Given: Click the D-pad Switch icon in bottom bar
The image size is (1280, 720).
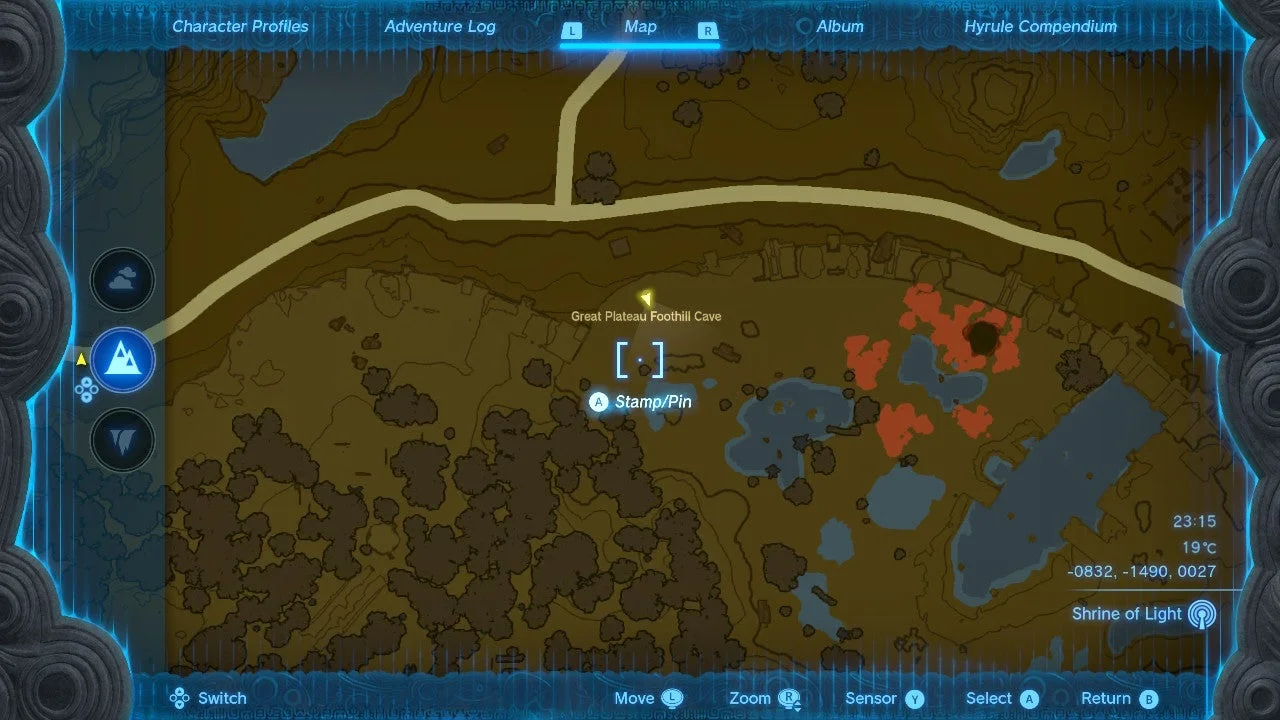Looking at the screenshot, I should [x=178, y=698].
